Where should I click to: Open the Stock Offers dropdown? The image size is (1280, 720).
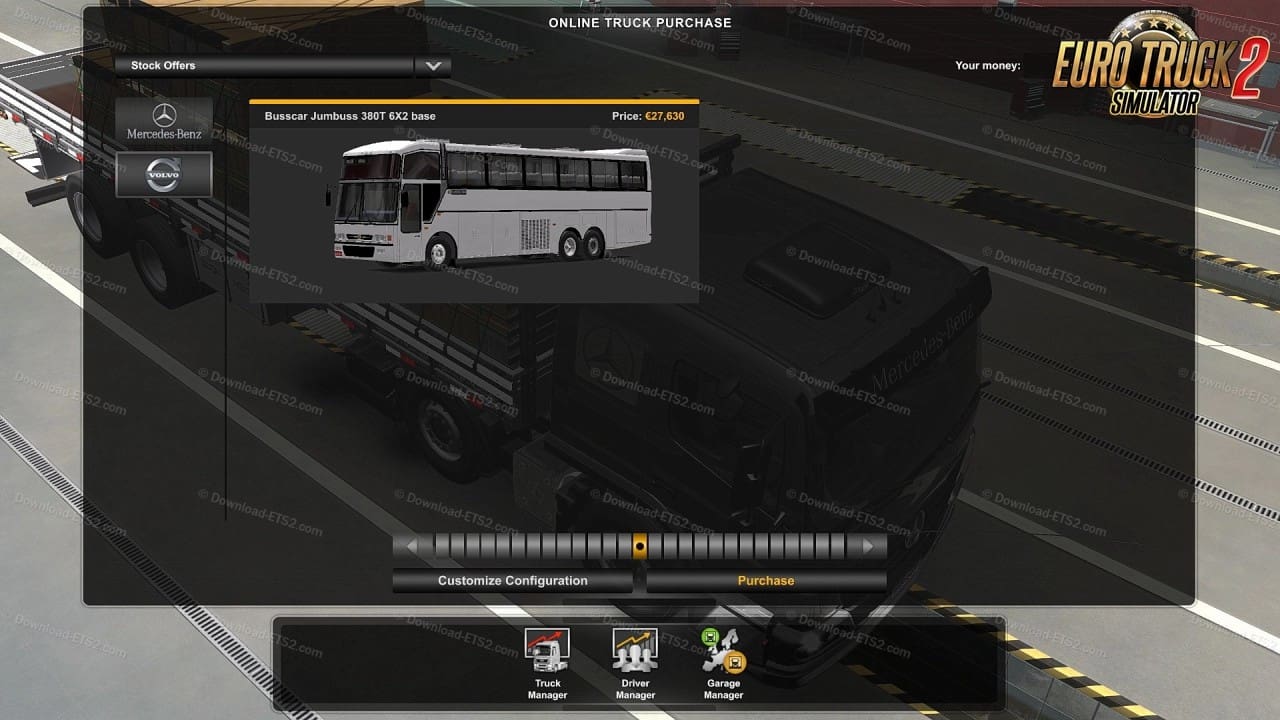[x=432, y=66]
